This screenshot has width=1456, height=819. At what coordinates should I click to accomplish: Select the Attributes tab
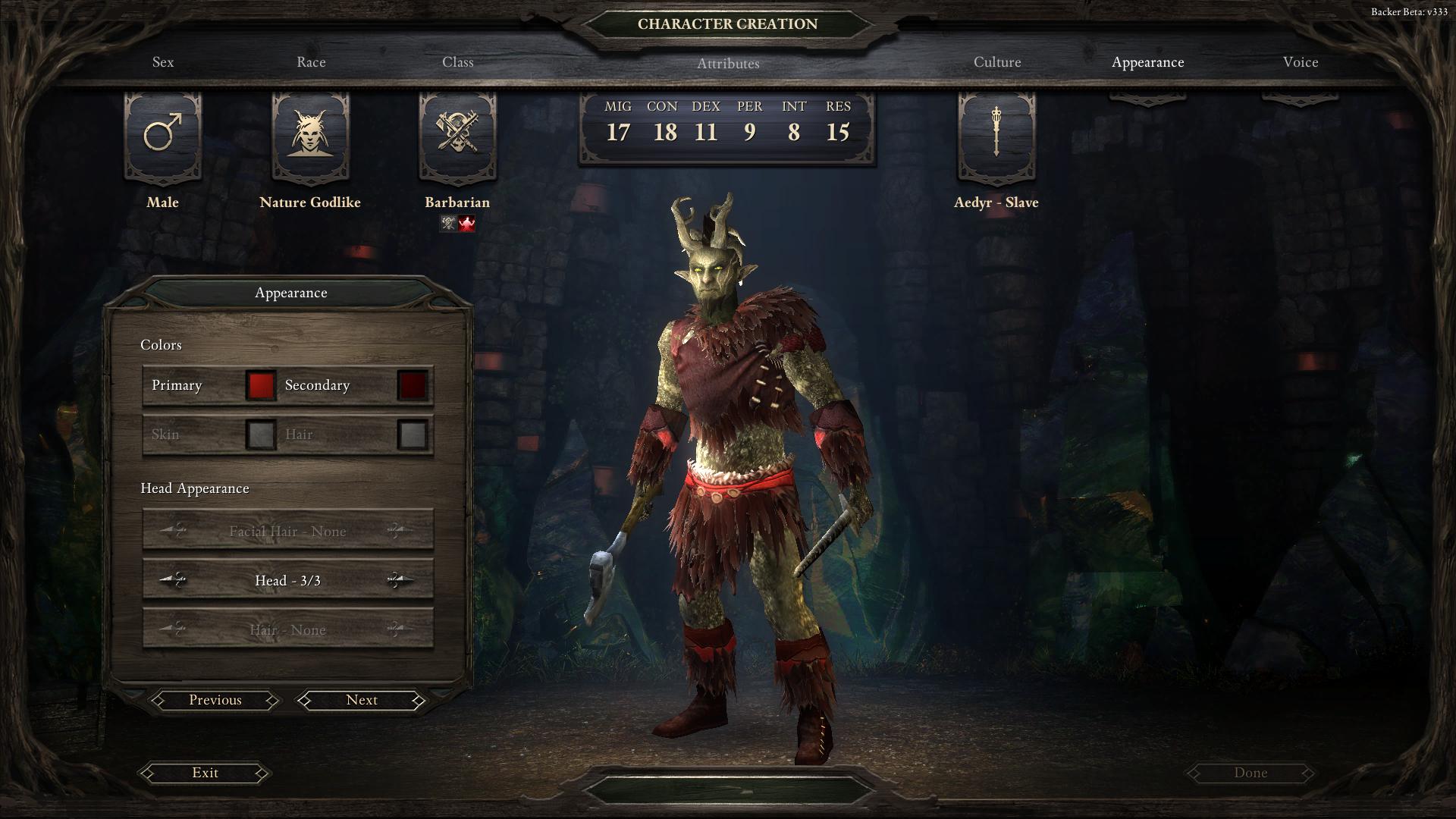tap(727, 64)
